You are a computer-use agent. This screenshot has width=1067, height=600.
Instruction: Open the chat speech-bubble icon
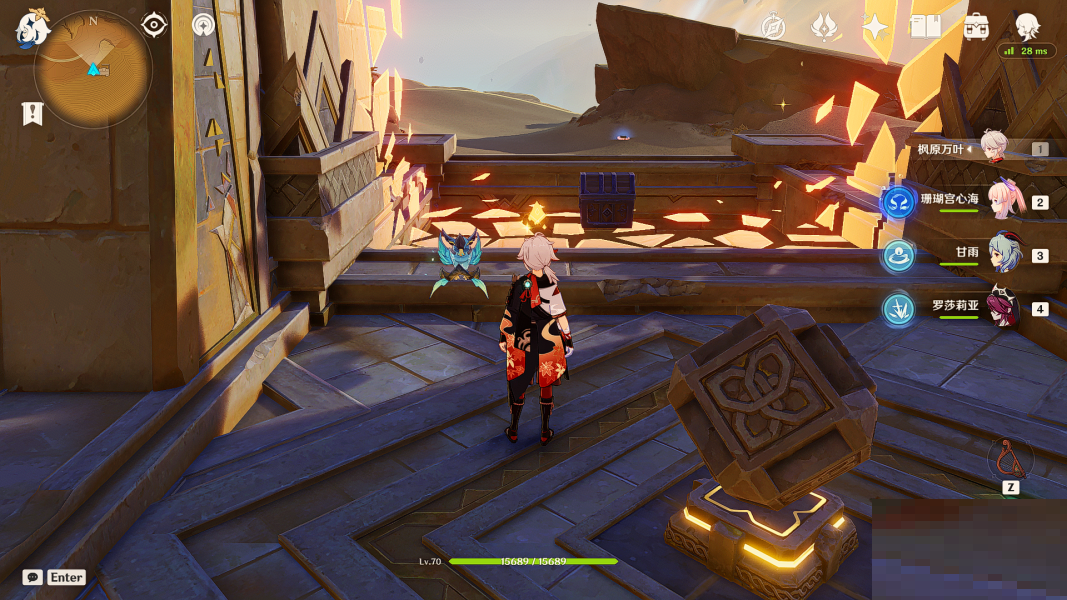point(33,577)
